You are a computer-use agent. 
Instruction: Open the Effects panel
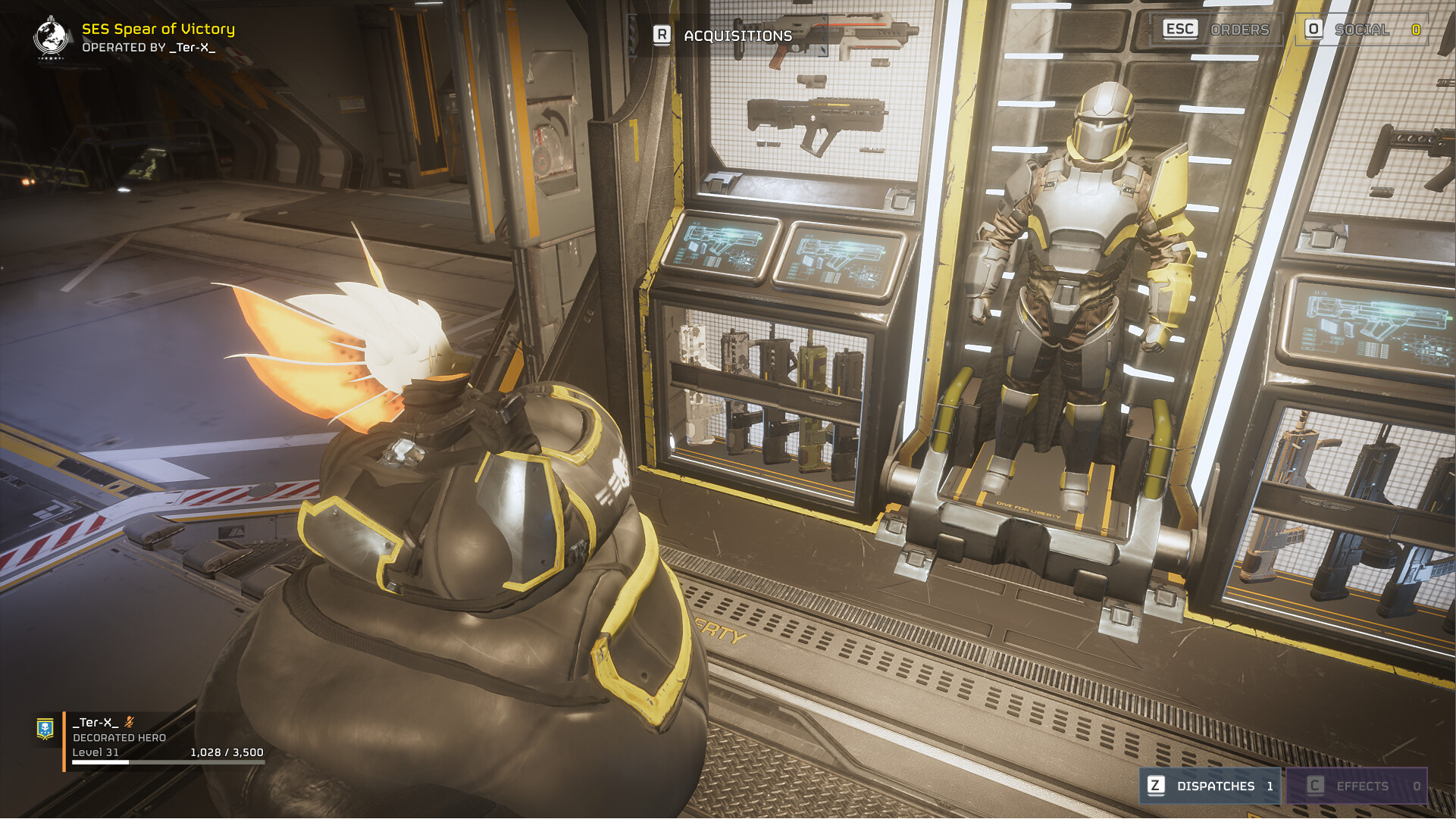click(x=1357, y=786)
